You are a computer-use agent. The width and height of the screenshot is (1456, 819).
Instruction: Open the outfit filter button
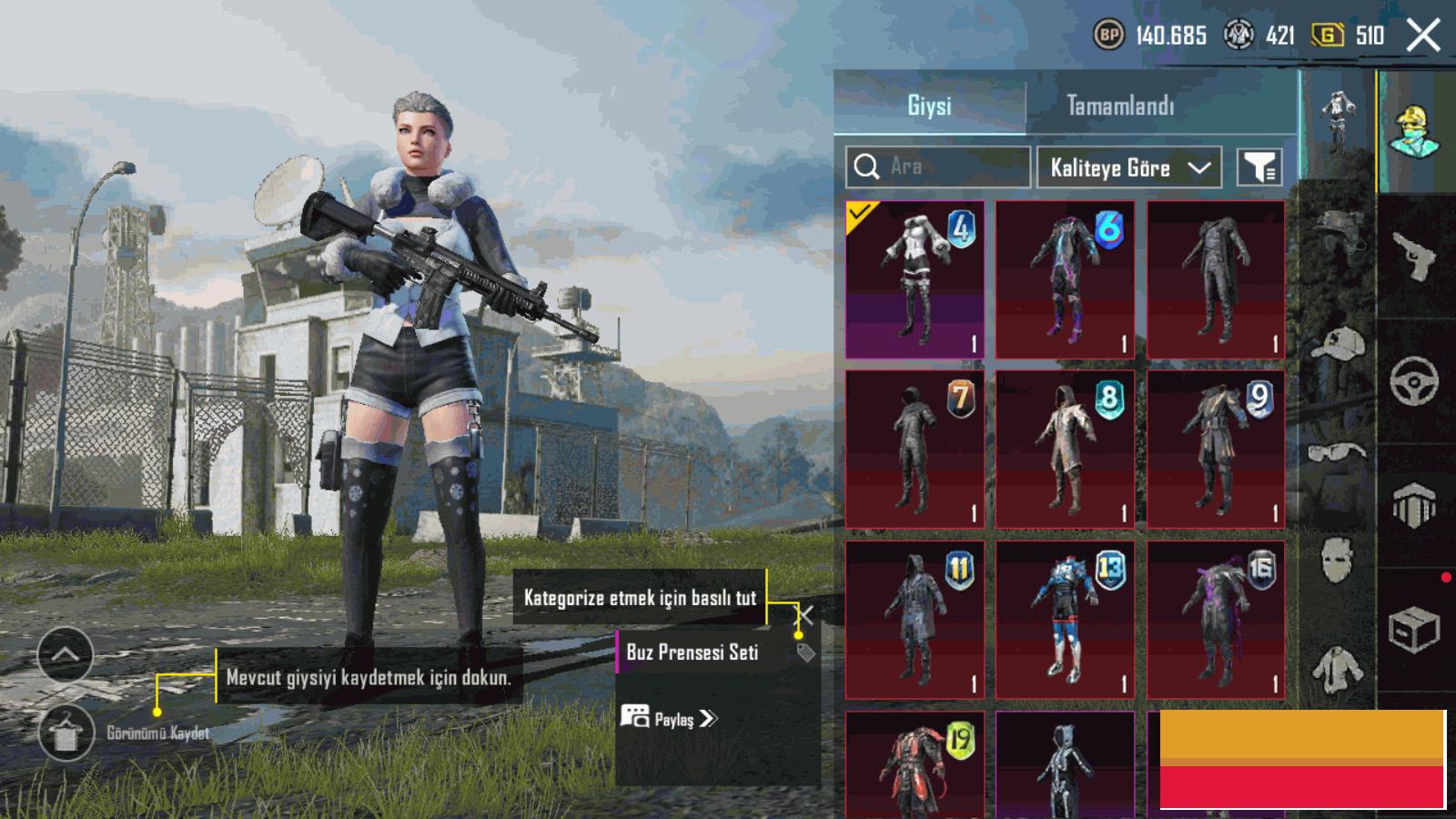coord(1259,167)
